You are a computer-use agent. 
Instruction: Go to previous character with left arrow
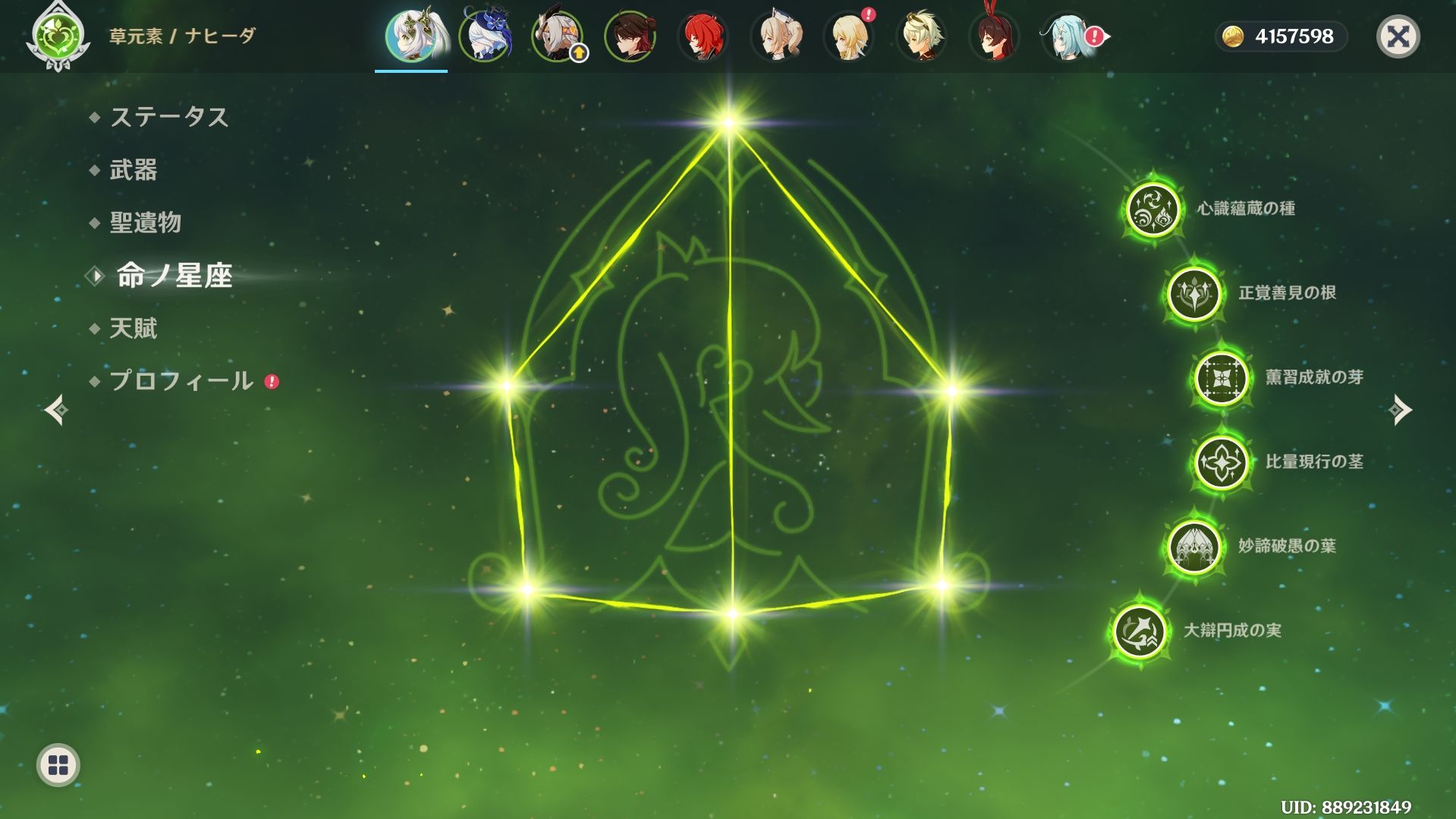click(56, 410)
